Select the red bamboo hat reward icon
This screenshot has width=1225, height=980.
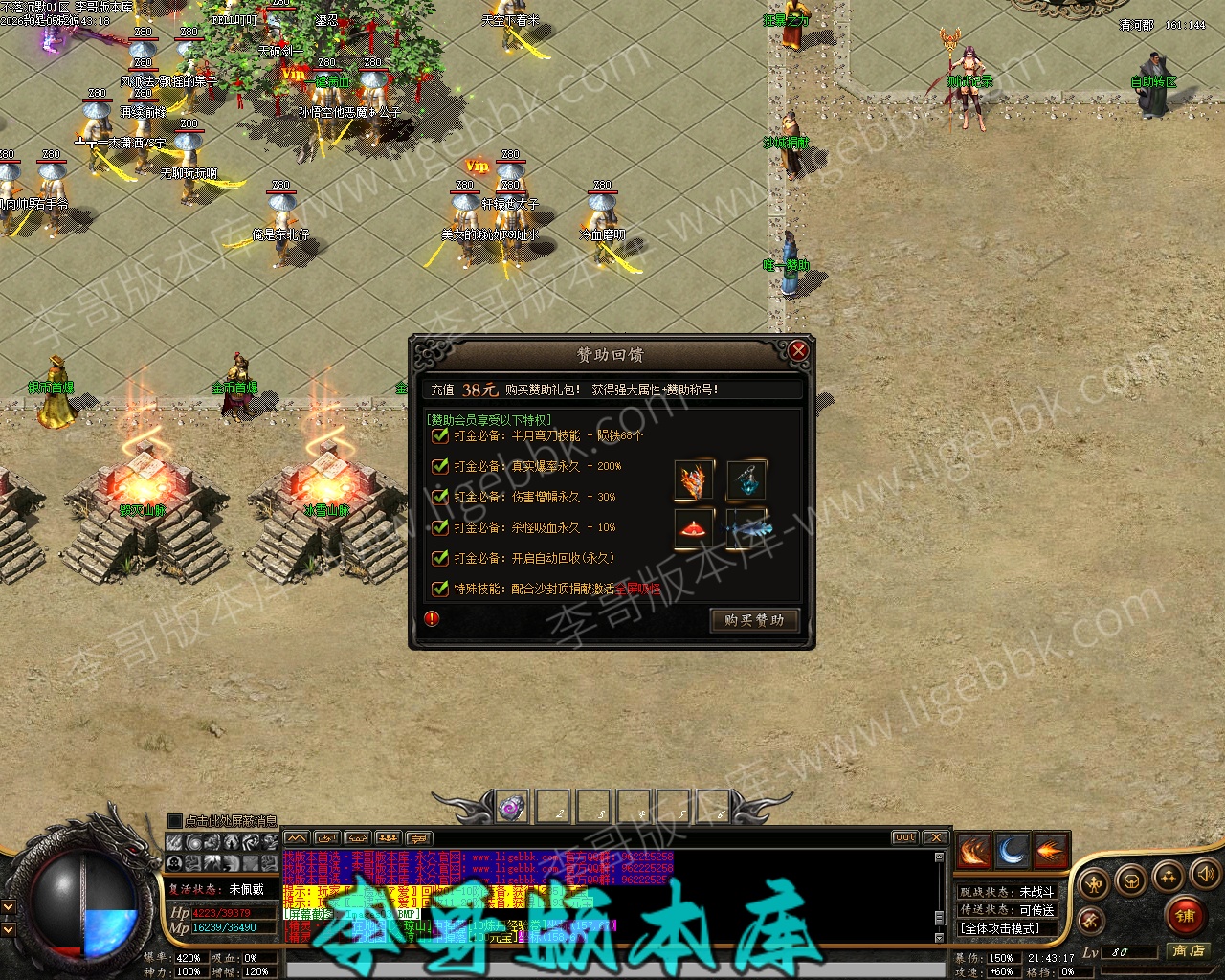point(694,529)
